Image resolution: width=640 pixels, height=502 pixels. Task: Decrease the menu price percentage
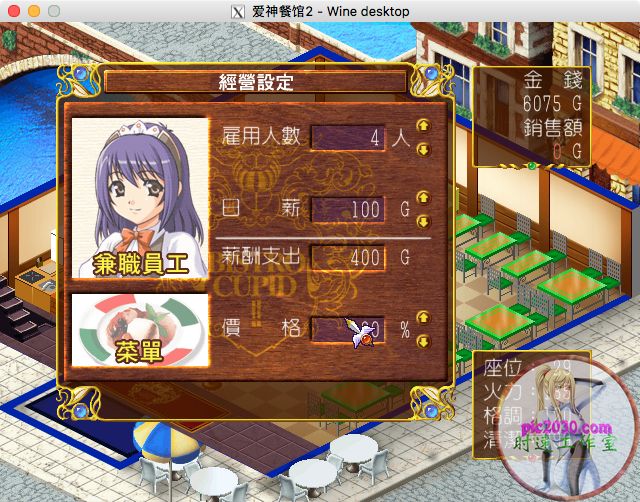click(x=422, y=340)
